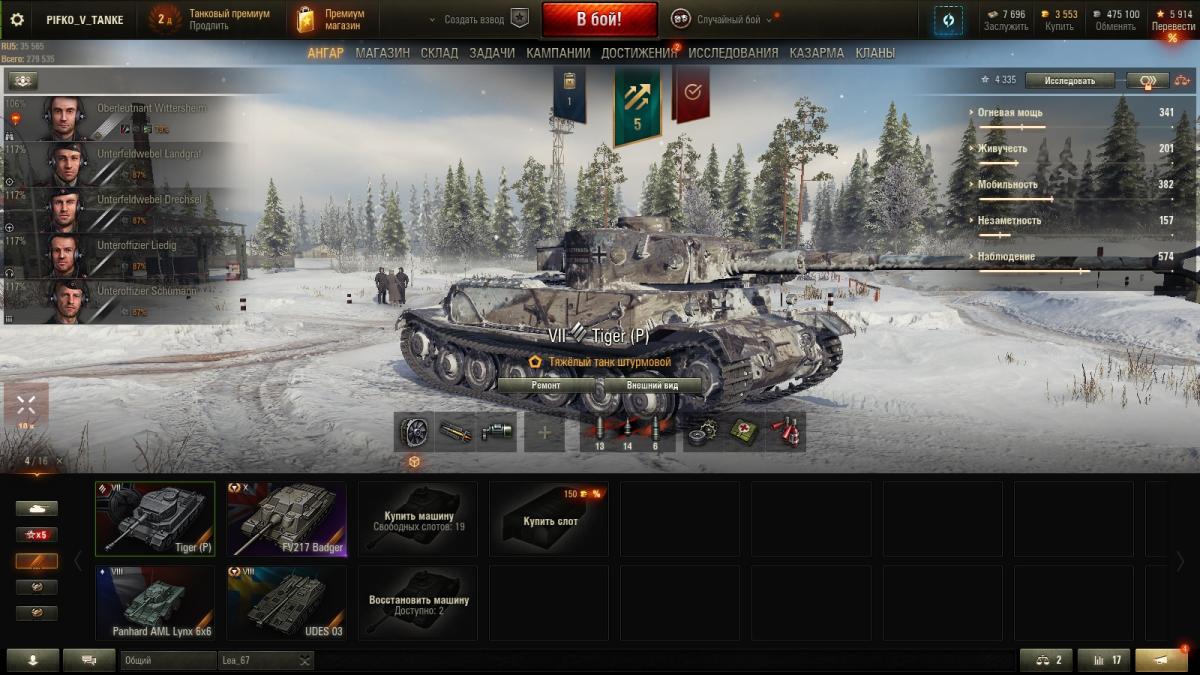Screen dimensions: 1200x675
Task: Select the UDES 03 tank
Action: 286,602
